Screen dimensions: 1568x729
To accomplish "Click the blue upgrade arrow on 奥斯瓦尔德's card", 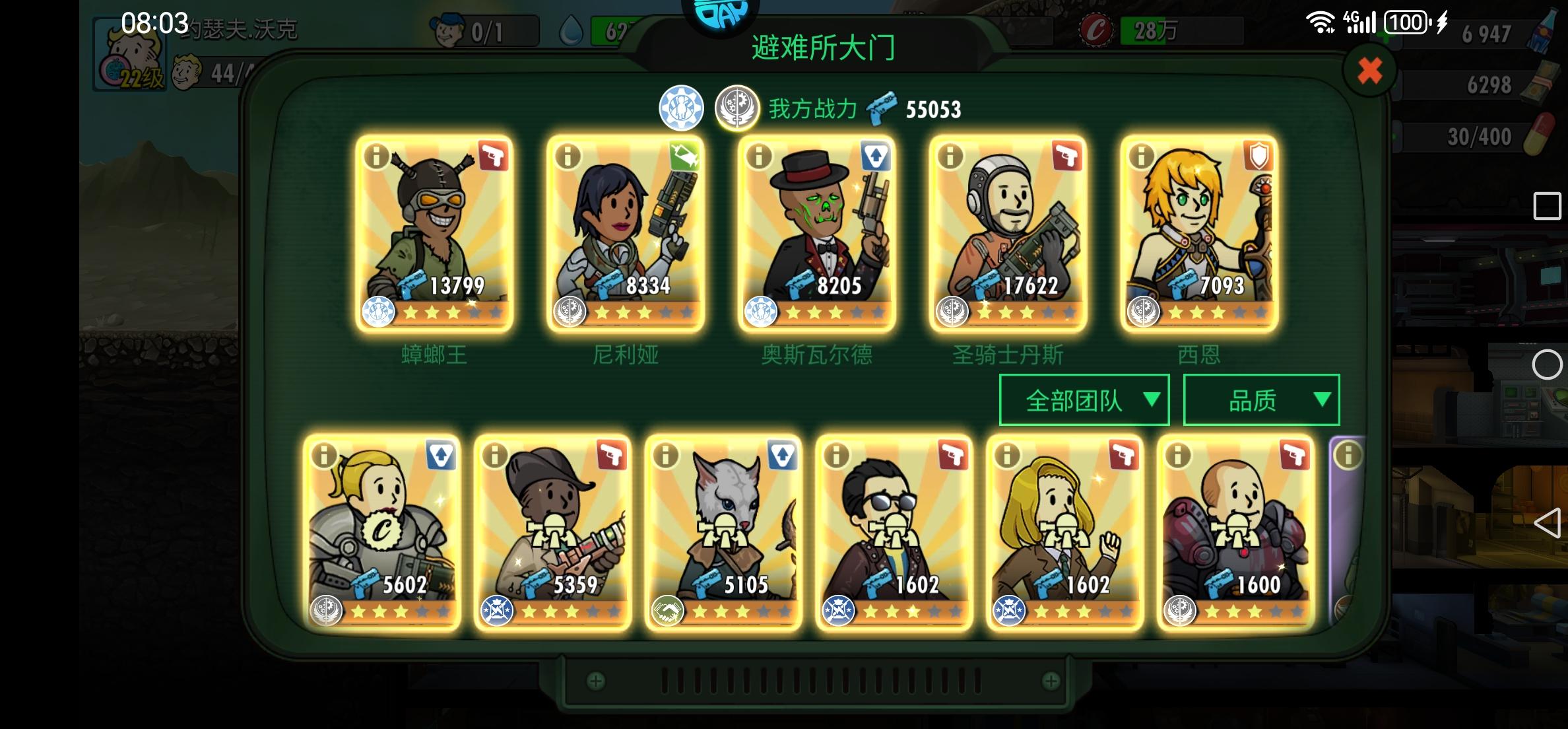I will point(876,157).
